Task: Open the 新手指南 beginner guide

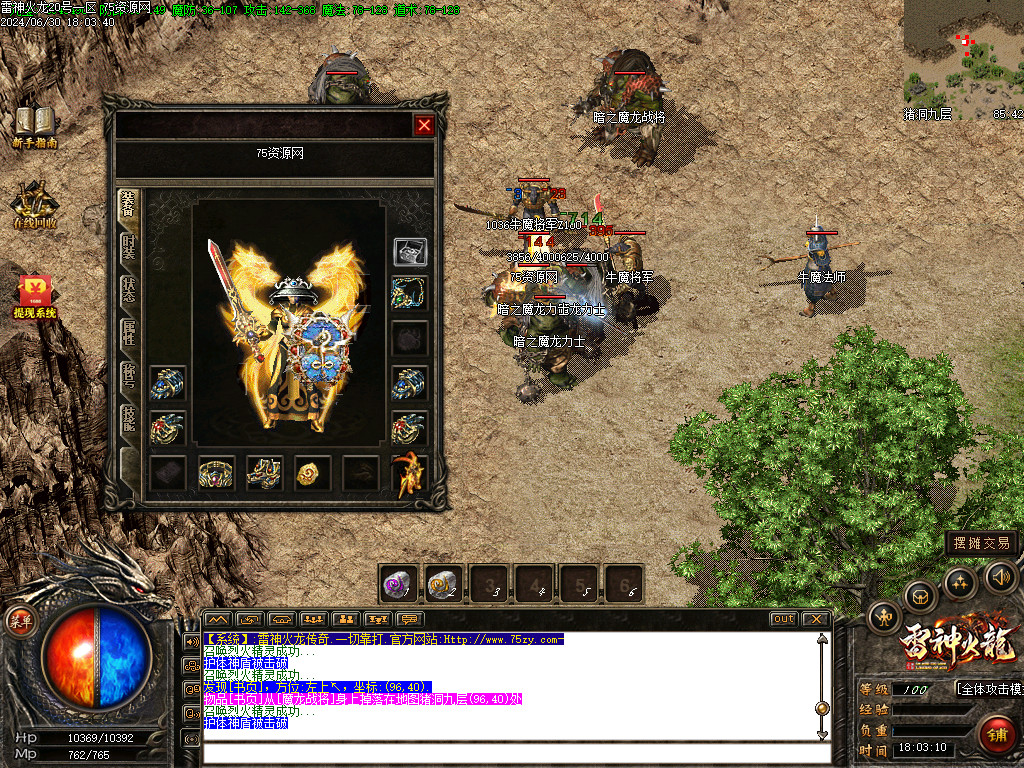Action: 35,128
